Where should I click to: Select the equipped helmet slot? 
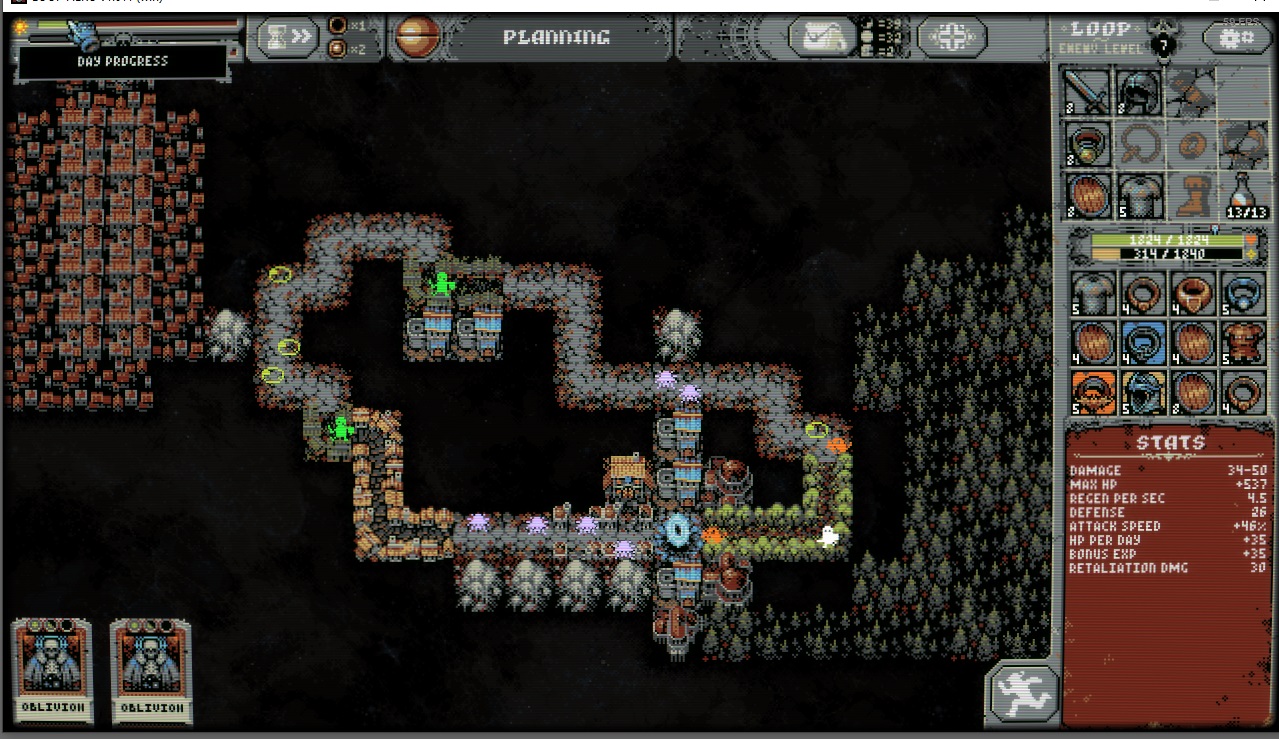pyautogui.click(x=1138, y=93)
